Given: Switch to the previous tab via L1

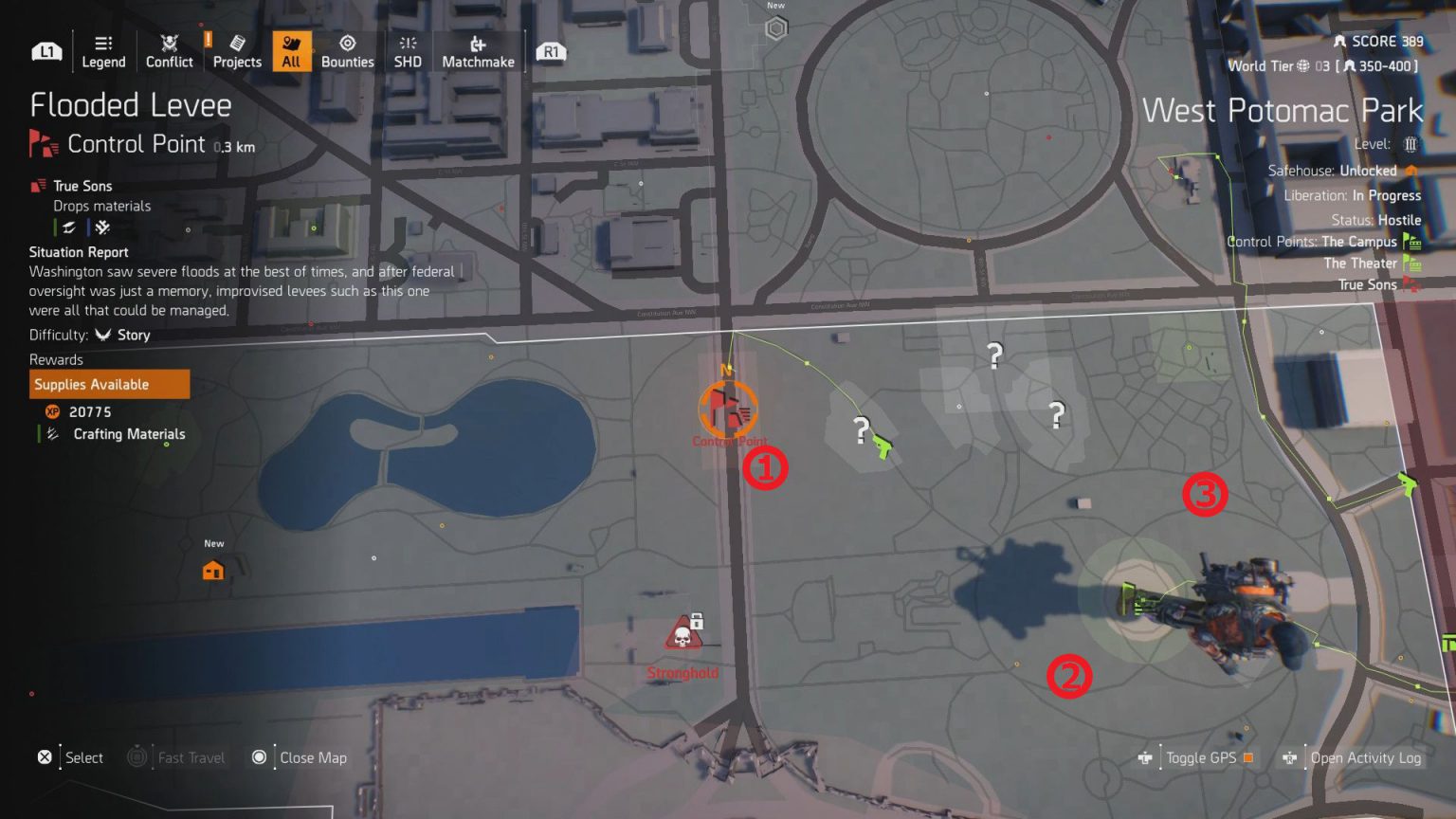Looking at the screenshot, I should [x=45, y=51].
